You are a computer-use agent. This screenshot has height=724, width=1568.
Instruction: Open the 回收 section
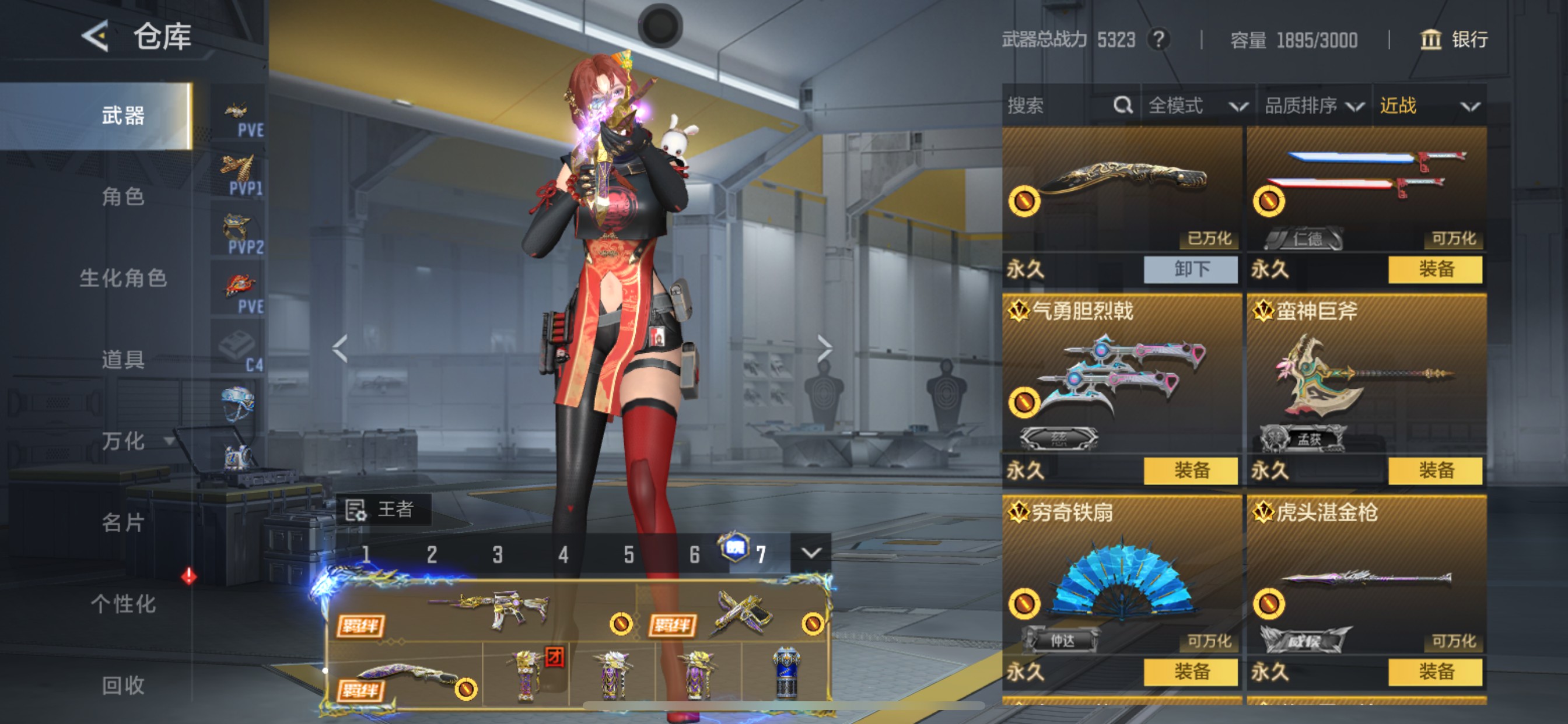[x=123, y=685]
